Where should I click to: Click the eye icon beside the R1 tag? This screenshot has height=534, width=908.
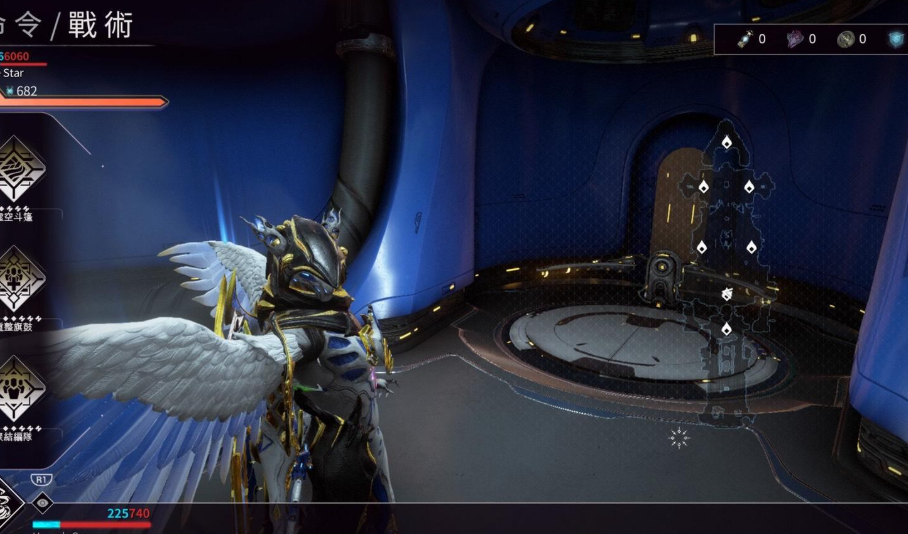42,502
